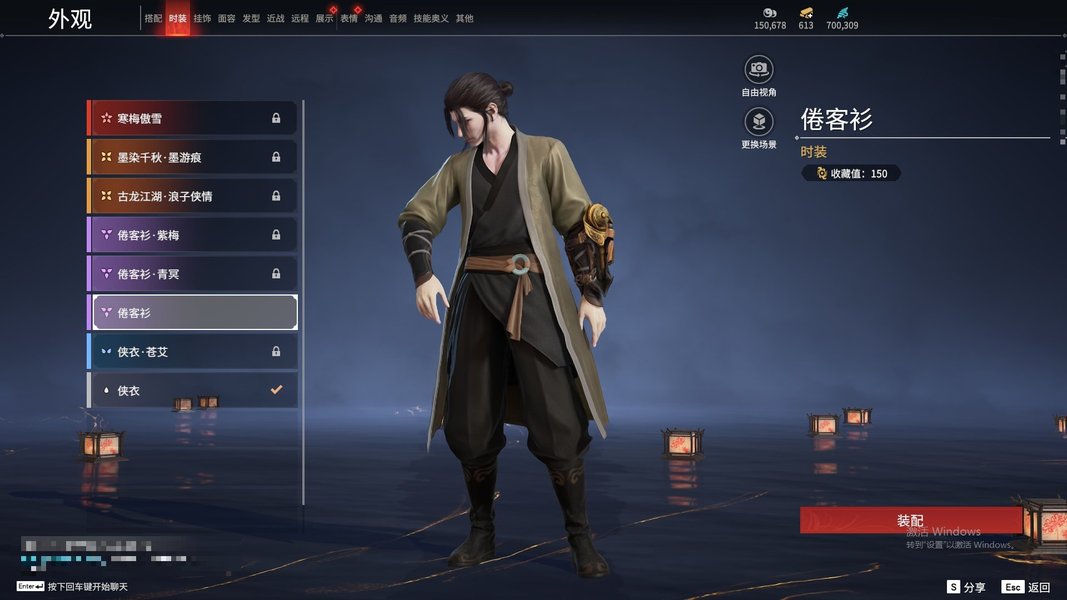Image resolution: width=1067 pixels, height=600 pixels.
Task: Choose the 墨染千秋·墨游痕 outfit
Action: click(x=193, y=157)
